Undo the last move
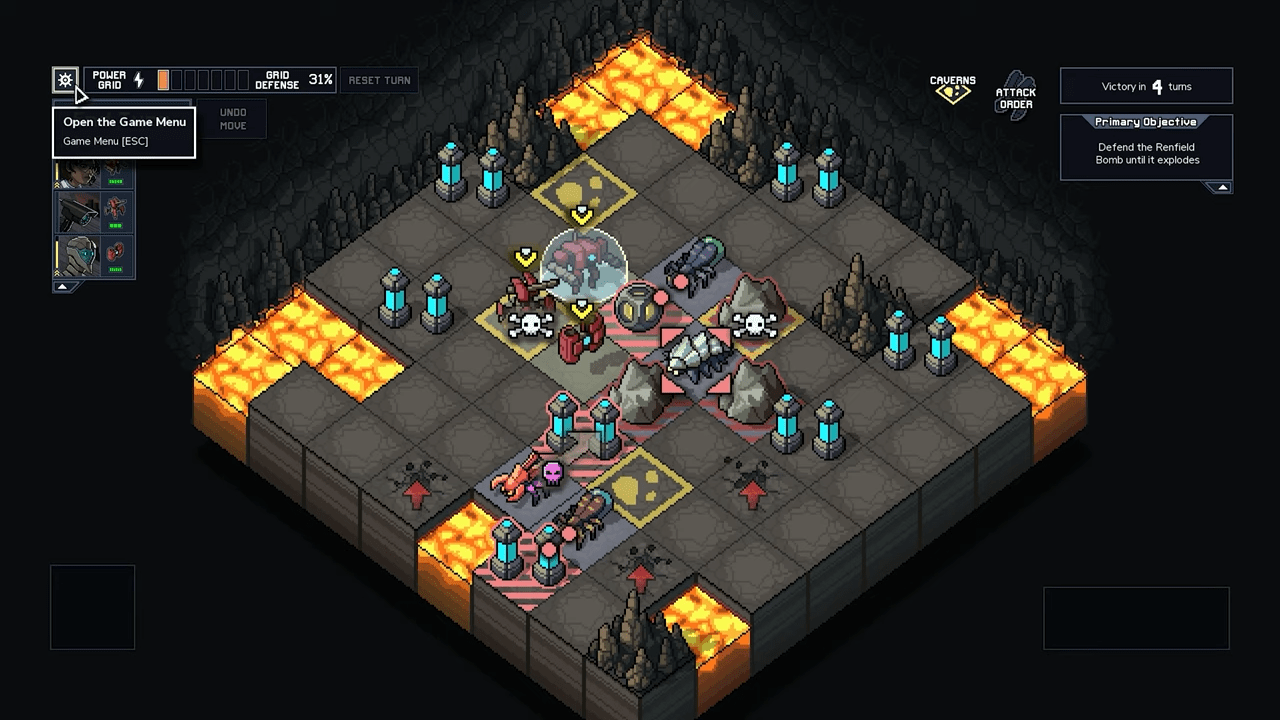This screenshot has height=720, width=1280. coord(232,119)
